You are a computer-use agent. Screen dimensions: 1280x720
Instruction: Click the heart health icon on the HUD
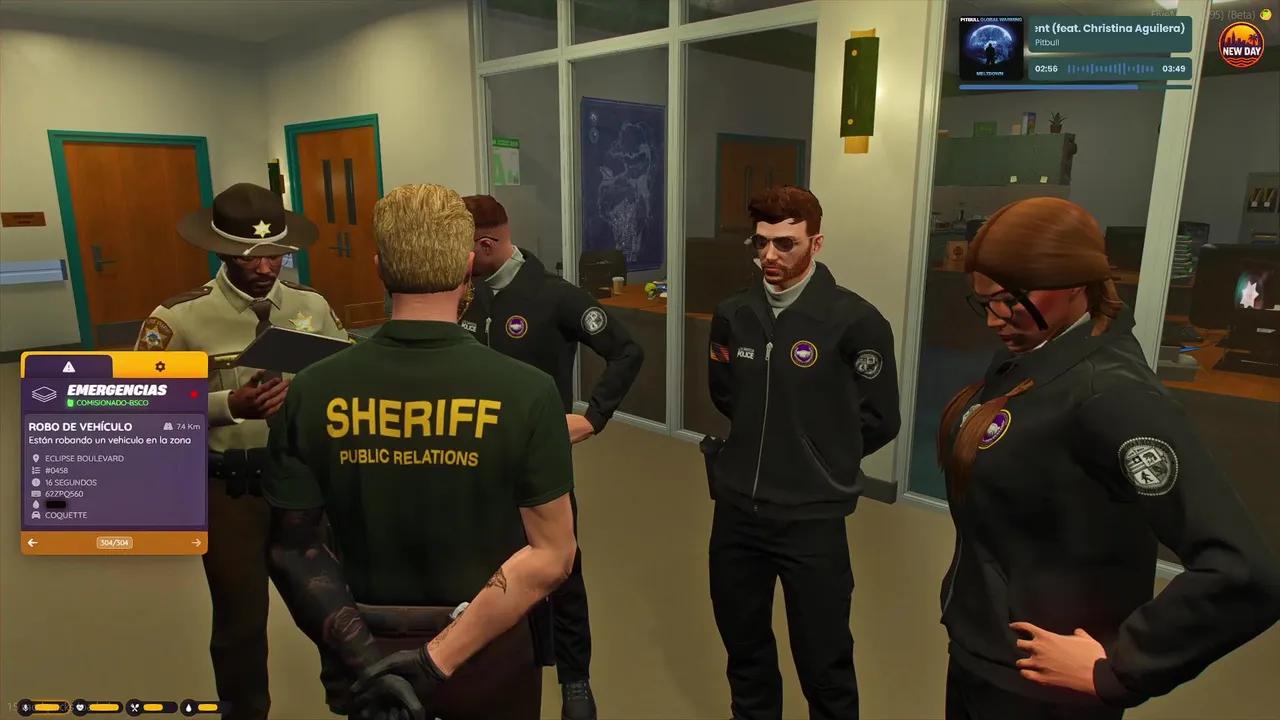[80, 707]
